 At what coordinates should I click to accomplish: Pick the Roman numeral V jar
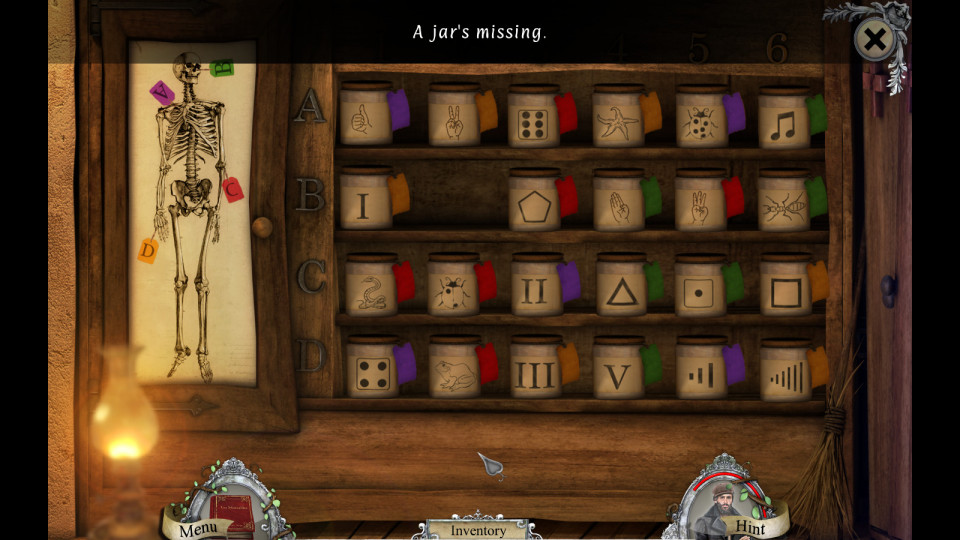coord(618,371)
